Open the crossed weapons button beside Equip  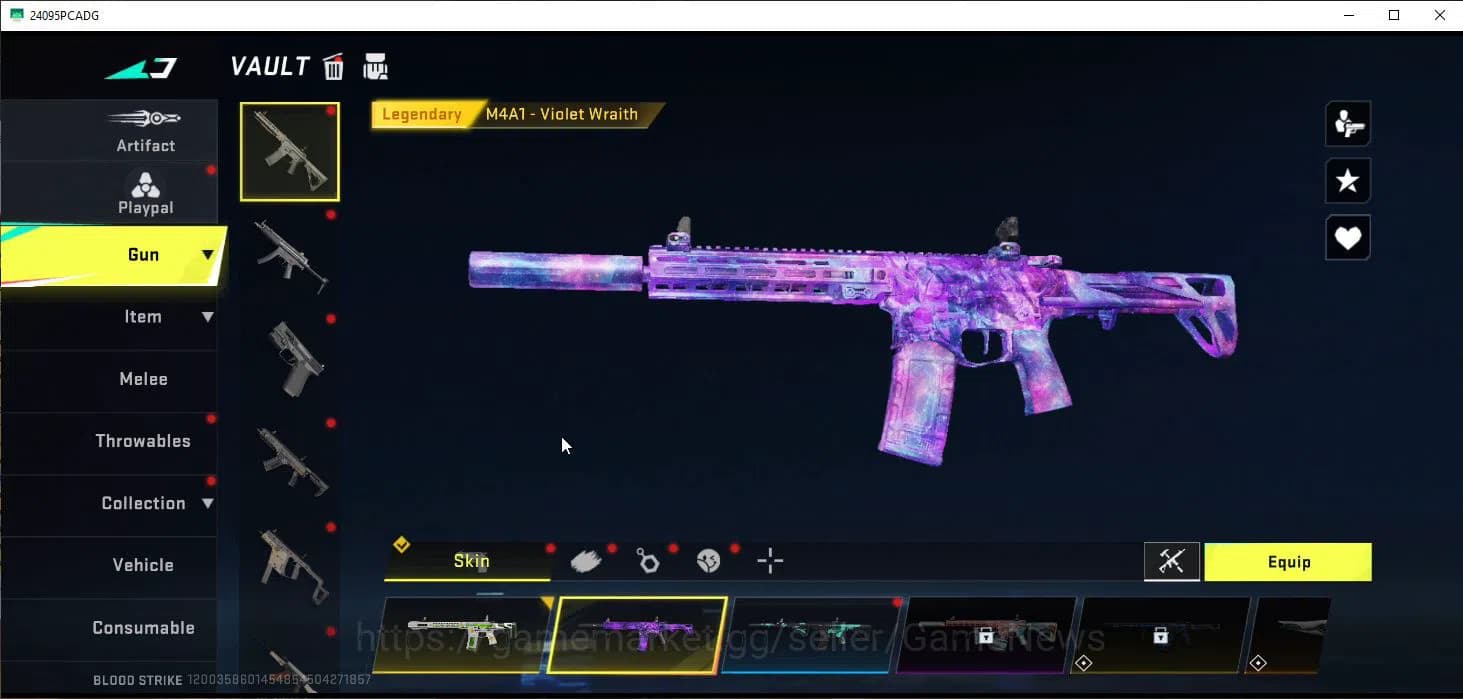coord(1171,562)
